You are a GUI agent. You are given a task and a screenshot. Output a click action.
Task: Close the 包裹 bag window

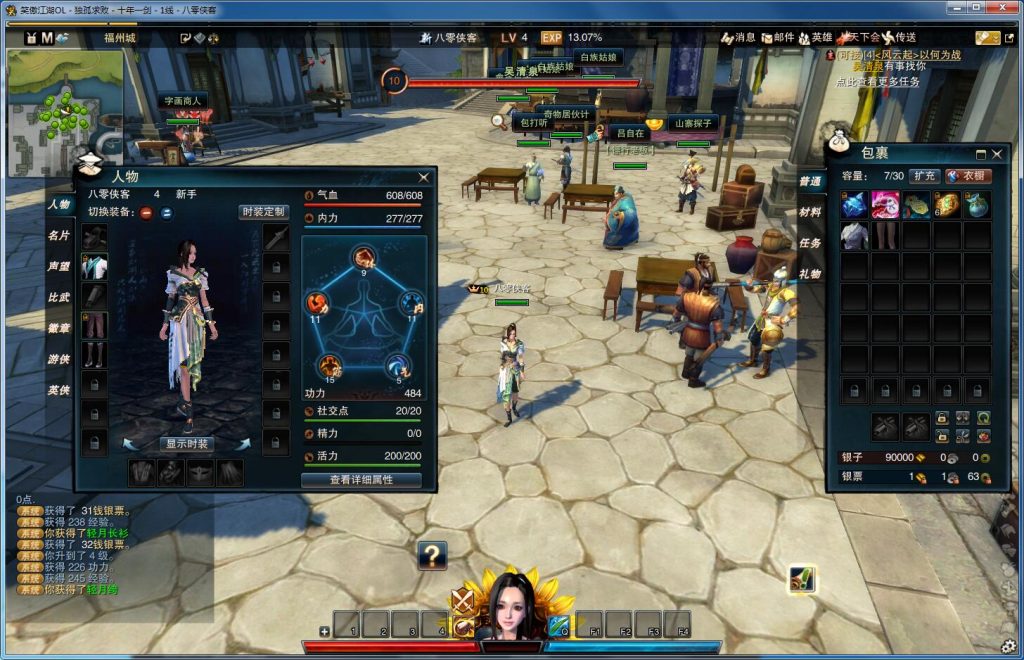tap(997, 154)
